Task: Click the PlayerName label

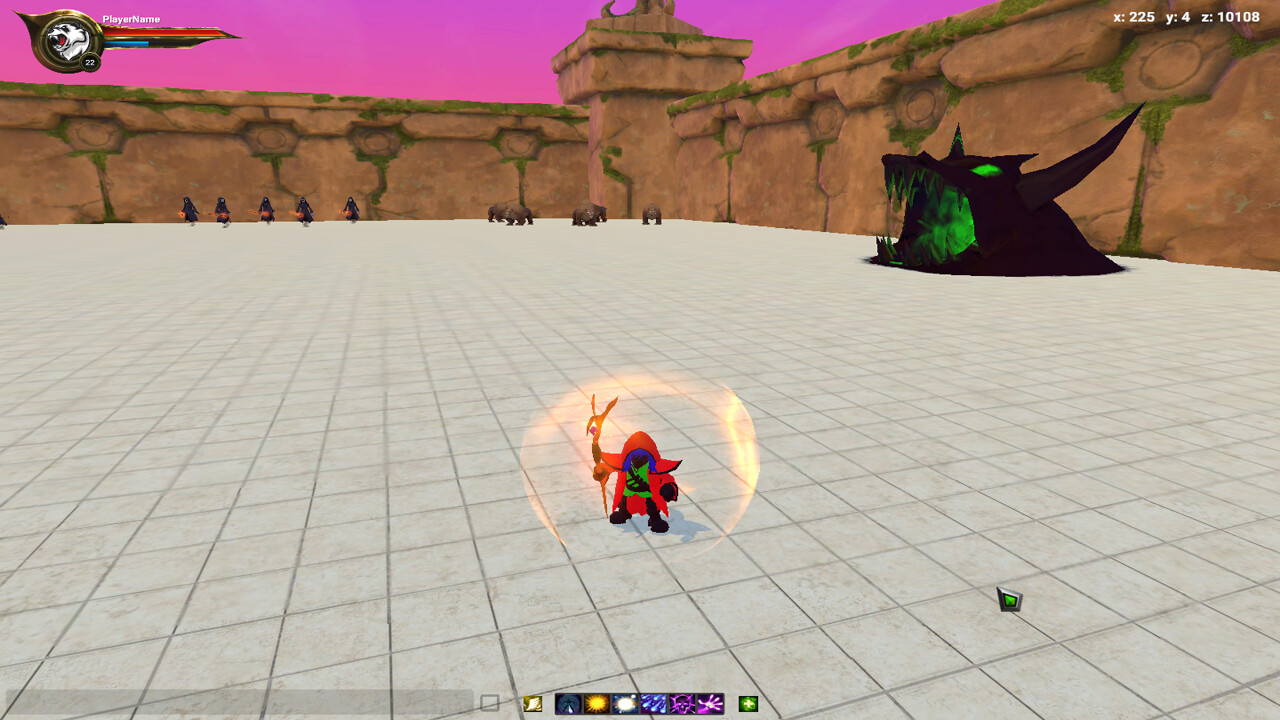Action: (131, 19)
